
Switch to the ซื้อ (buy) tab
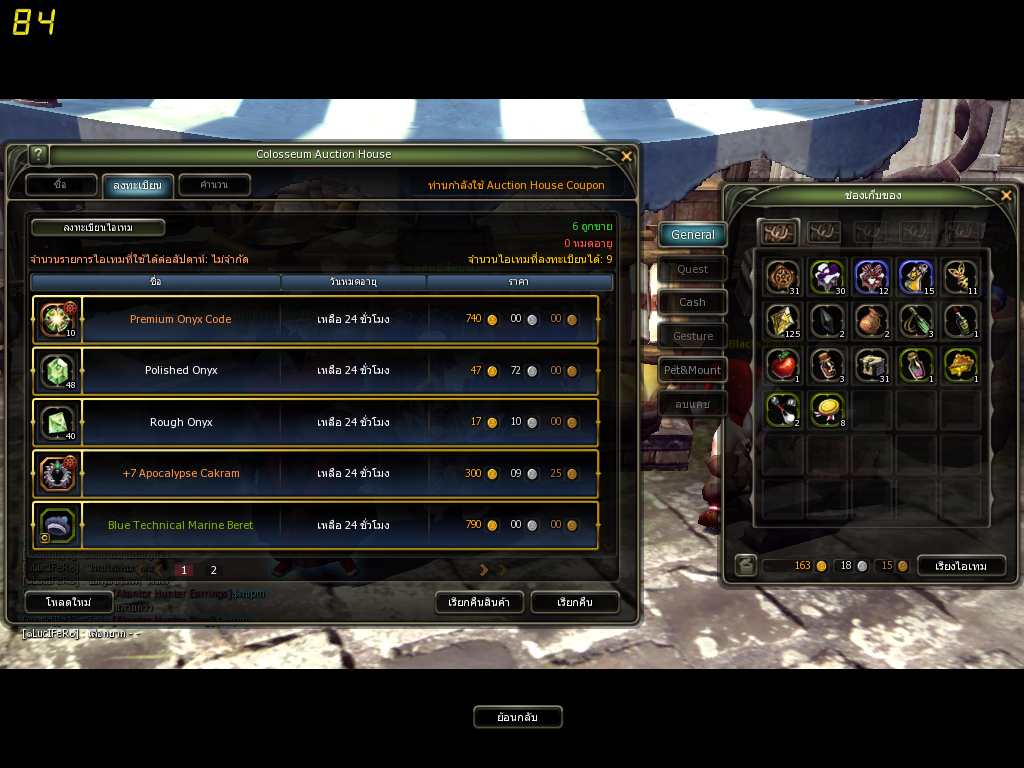pos(61,185)
